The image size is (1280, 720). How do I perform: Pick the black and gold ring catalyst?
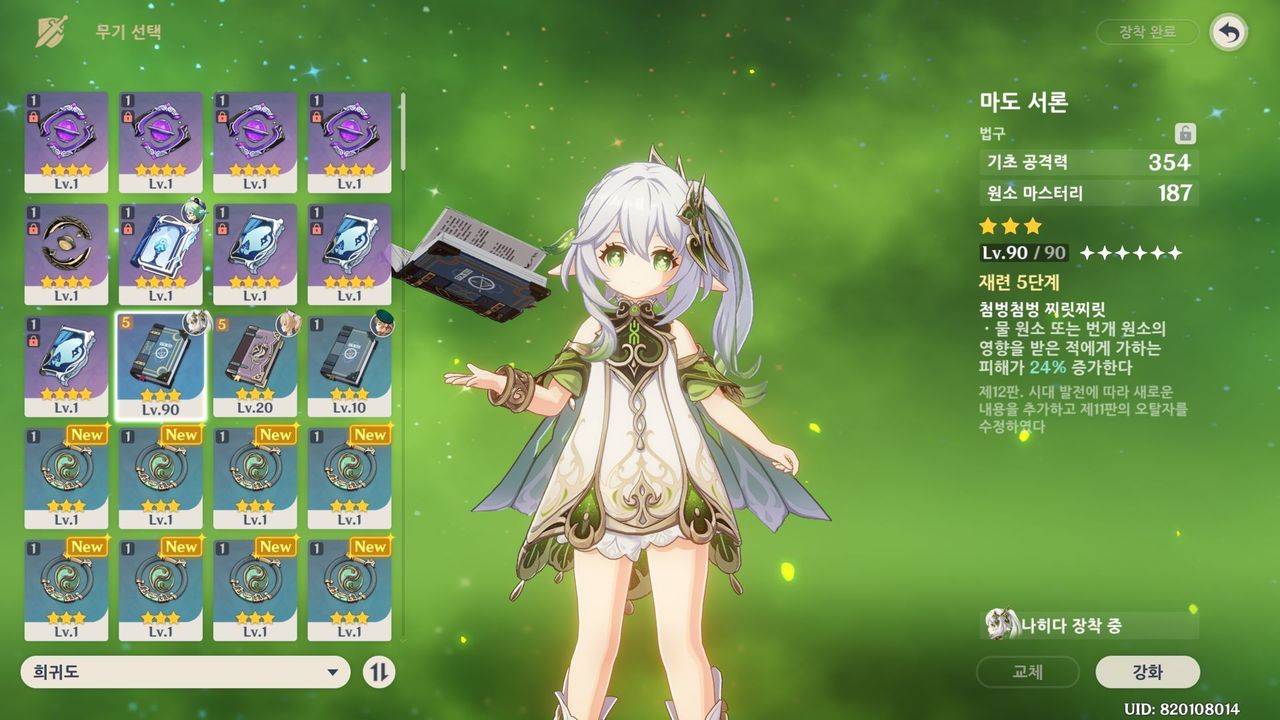(x=66, y=254)
